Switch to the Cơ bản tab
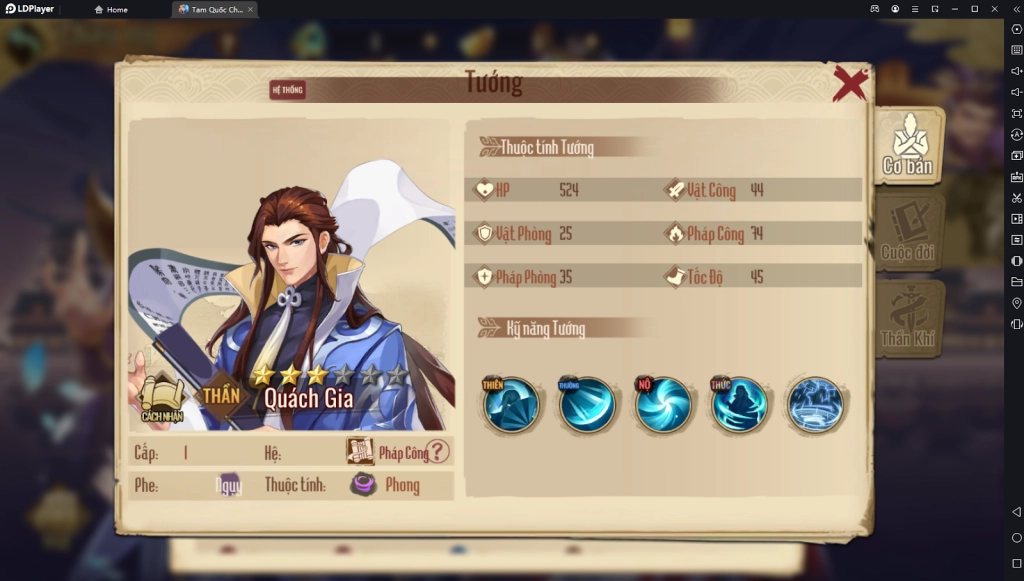Image resolution: width=1024 pixels, height=581 pixels. coord(908,147)
